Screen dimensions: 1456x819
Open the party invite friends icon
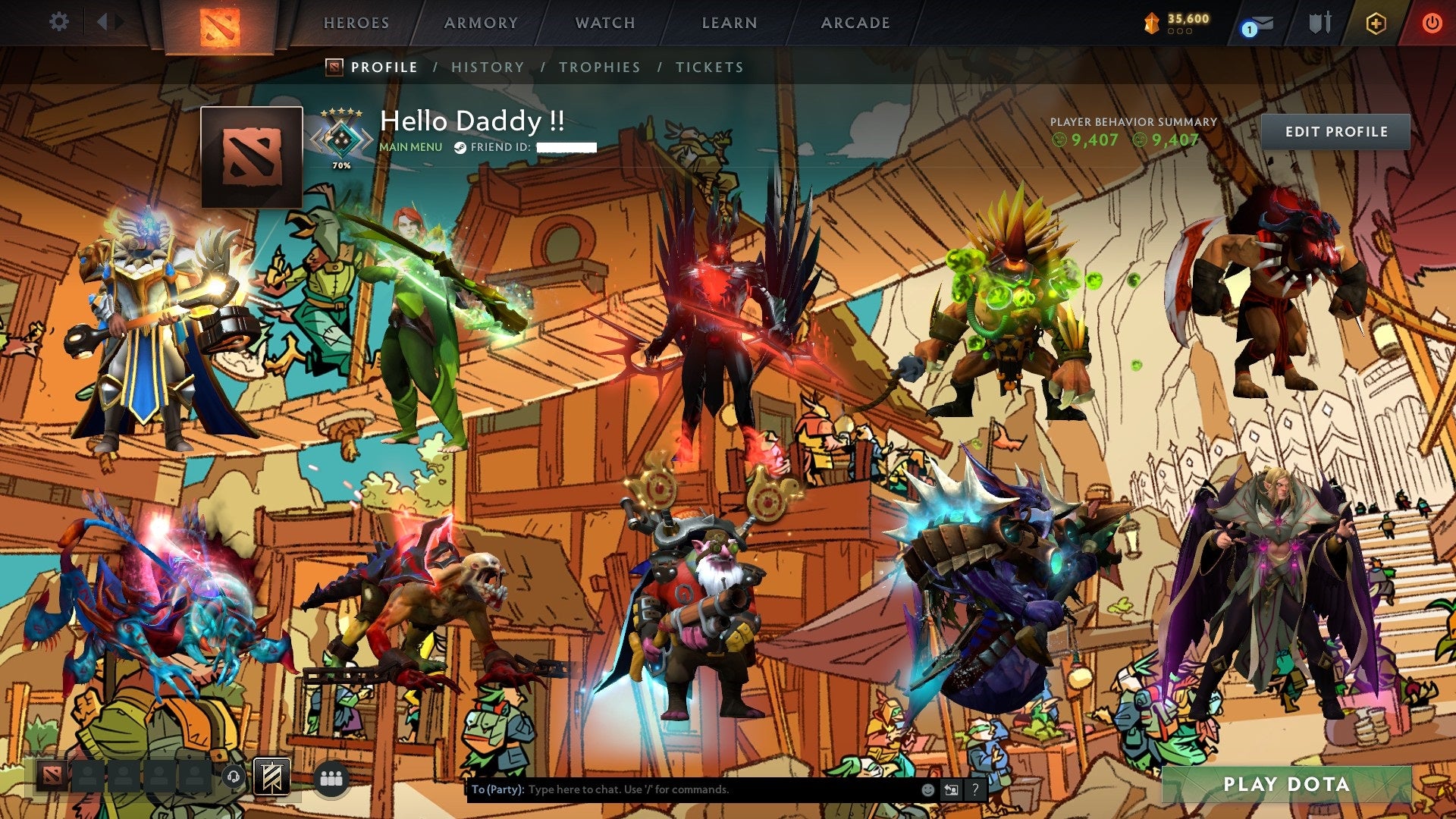331,778
